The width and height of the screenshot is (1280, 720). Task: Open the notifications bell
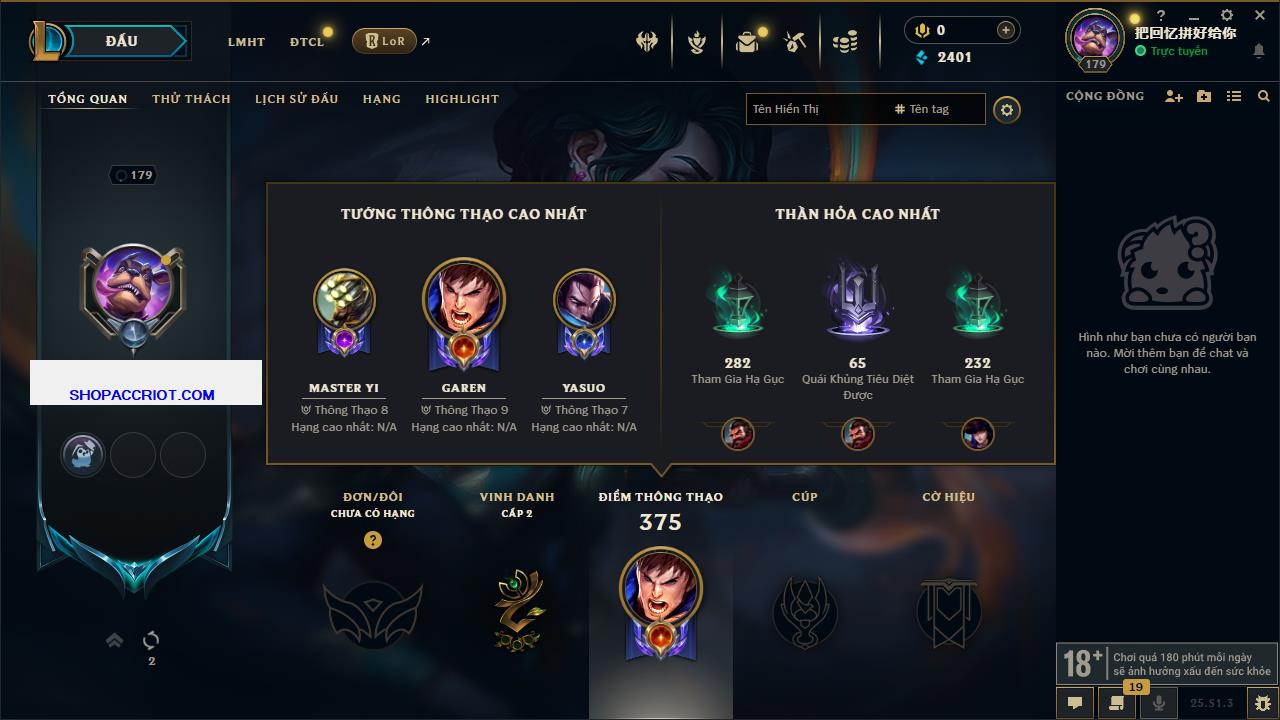click(x=1258, y=52)
